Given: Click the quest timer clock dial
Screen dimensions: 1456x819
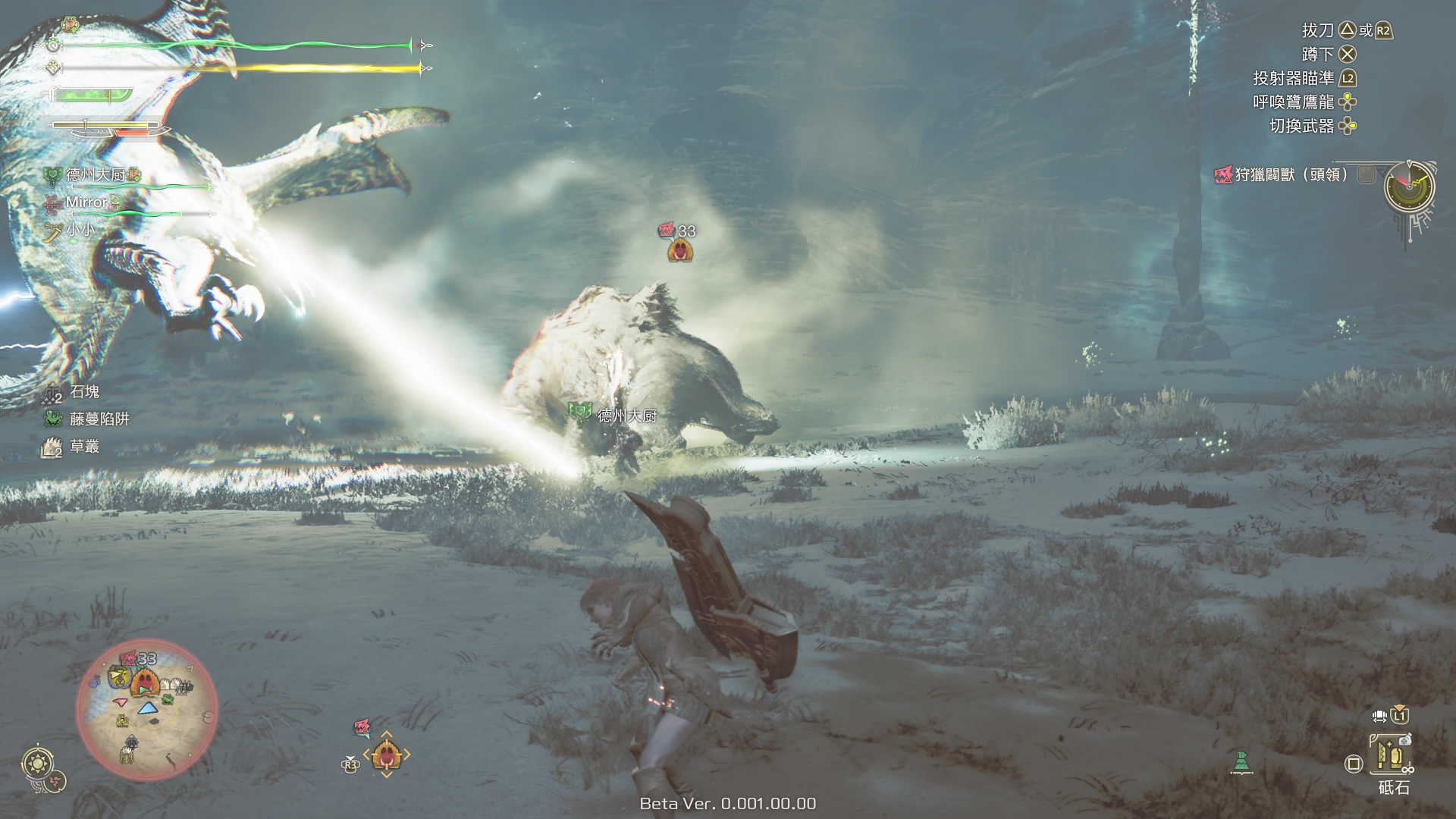Looking at the screenshot, I should click(x=1409, y=186).
